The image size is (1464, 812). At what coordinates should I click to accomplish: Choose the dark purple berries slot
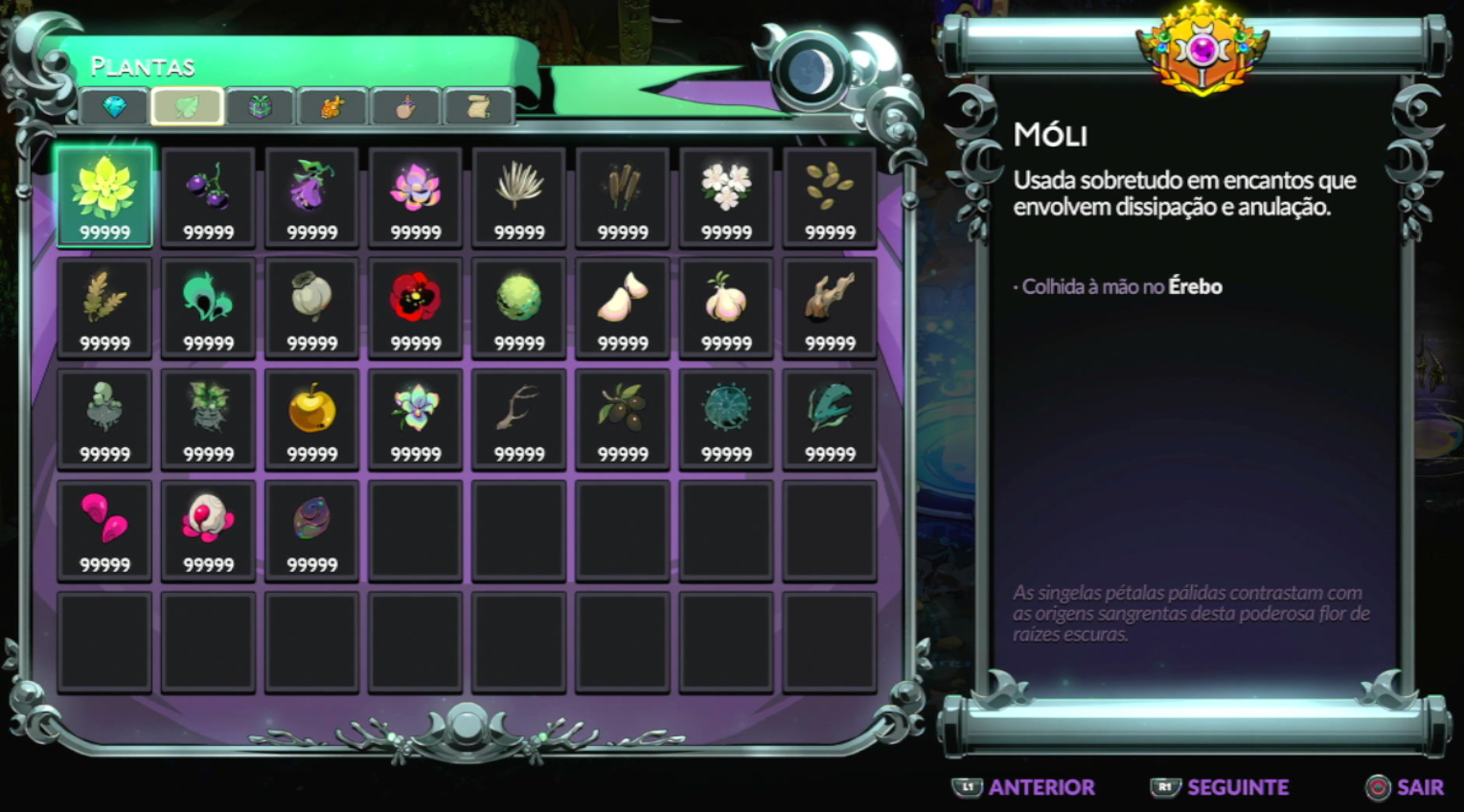[x=208, y=197]
